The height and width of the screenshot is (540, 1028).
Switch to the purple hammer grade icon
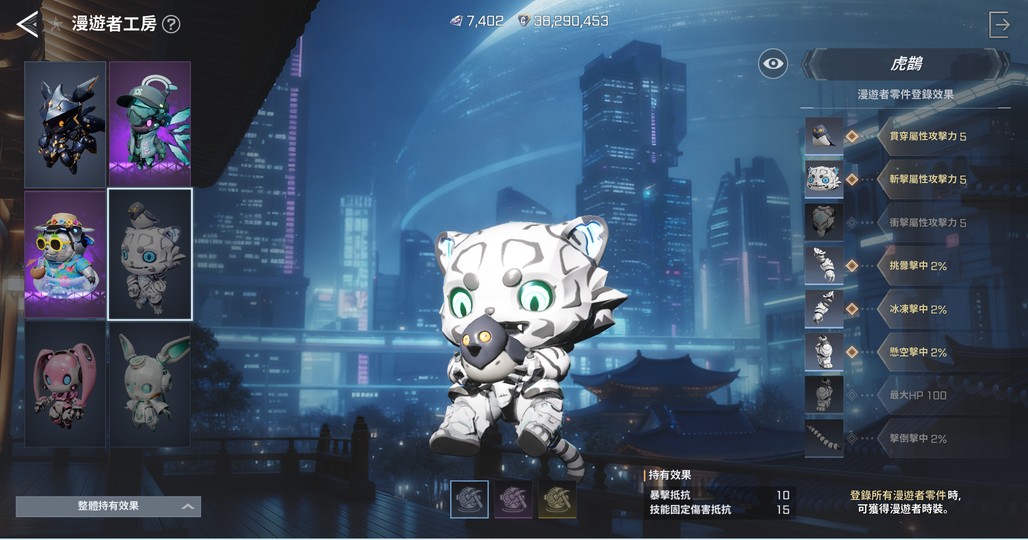[513, 499]
